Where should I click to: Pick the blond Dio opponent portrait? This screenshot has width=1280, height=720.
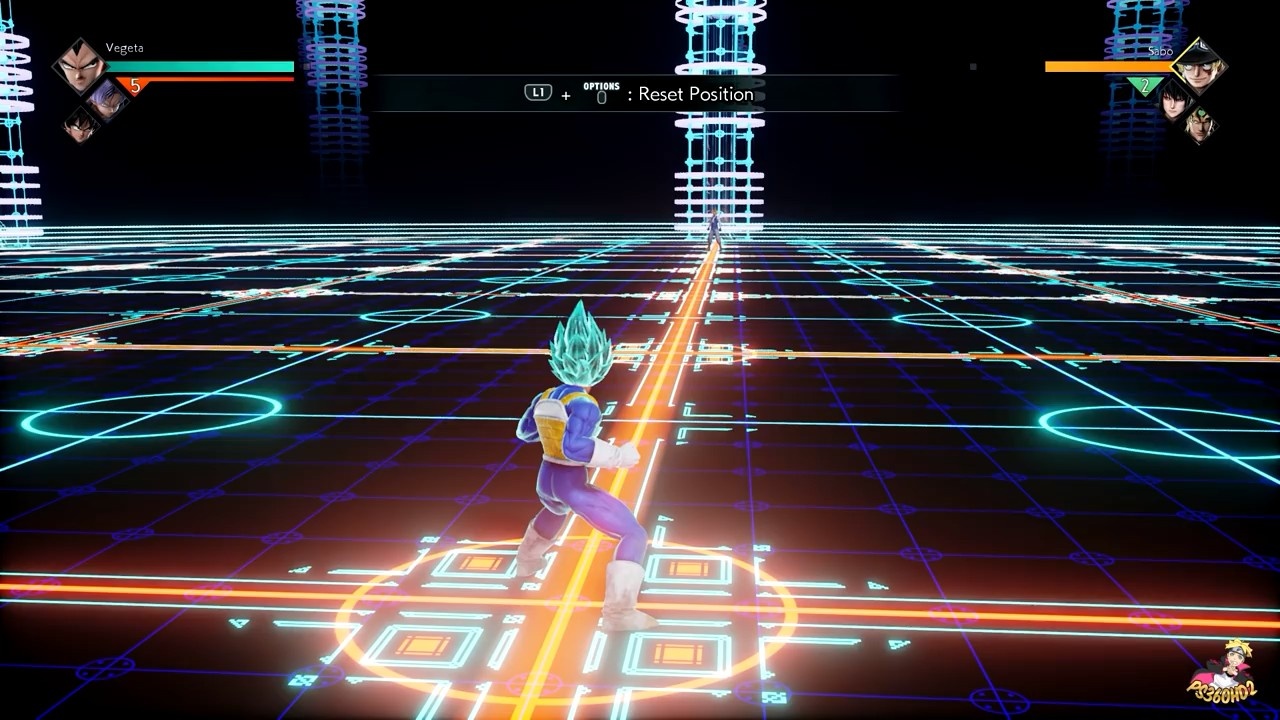coord(1201,124)
